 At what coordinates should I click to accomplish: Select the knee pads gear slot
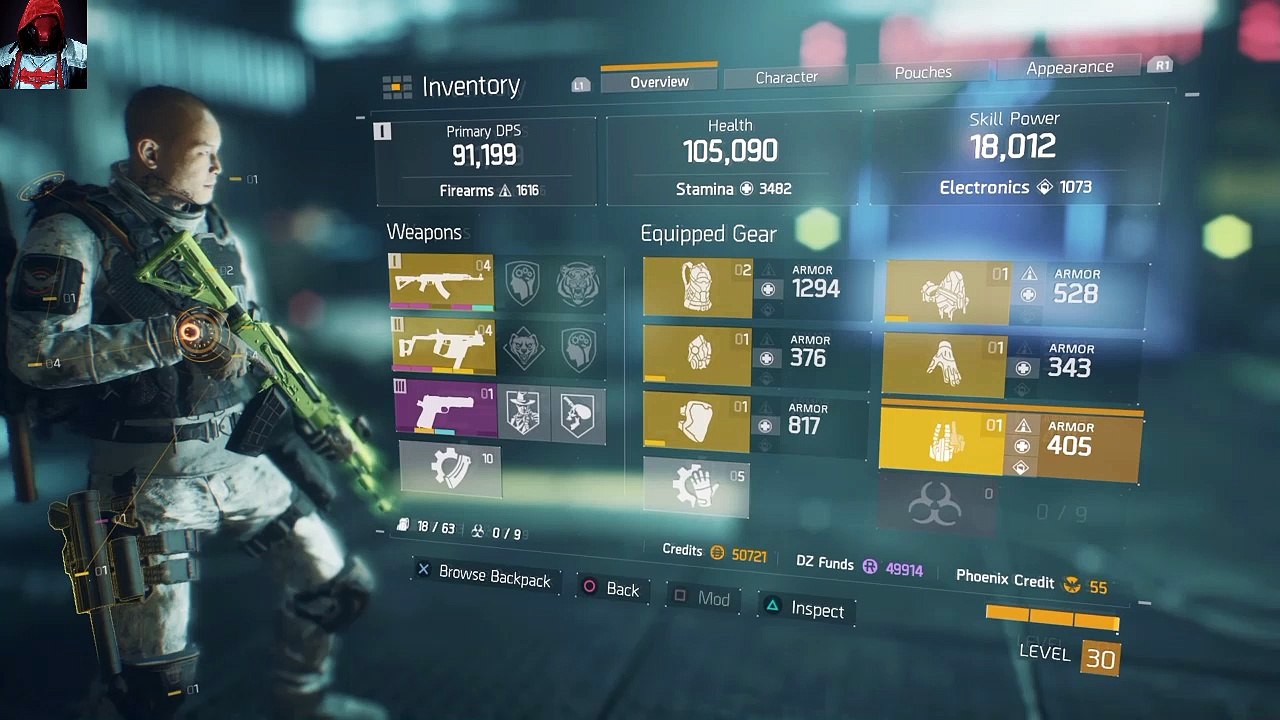(x=696, y=421)
